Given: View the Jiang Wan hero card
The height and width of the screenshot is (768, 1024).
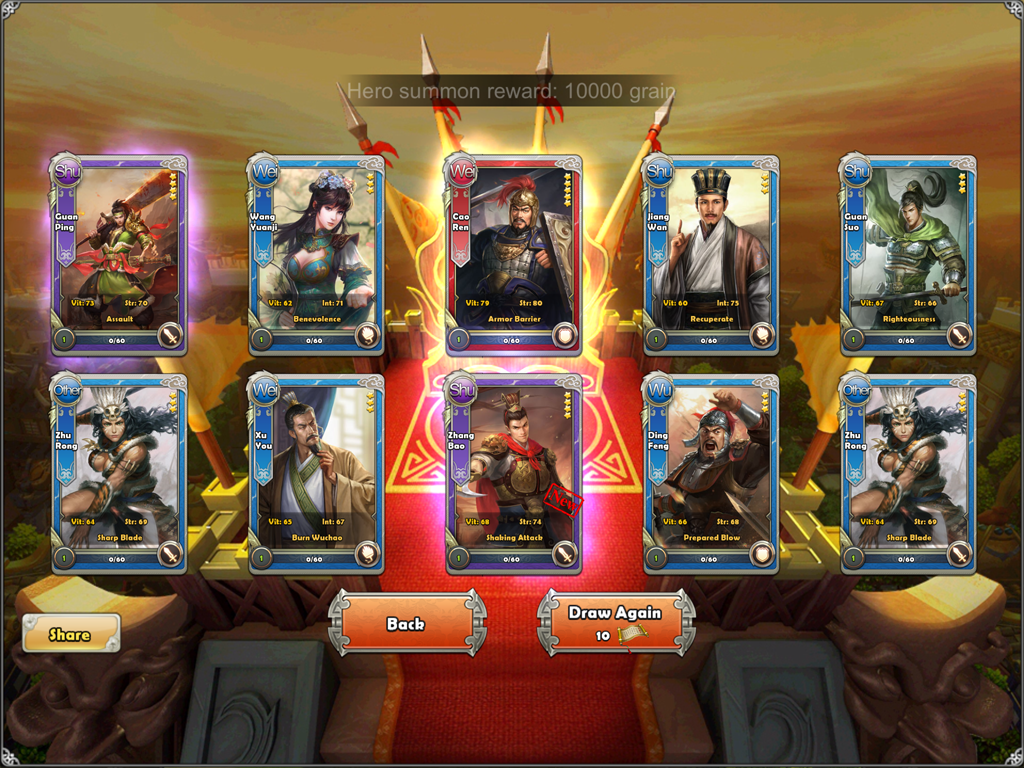Looking at the screenshot, I should 710,254.
